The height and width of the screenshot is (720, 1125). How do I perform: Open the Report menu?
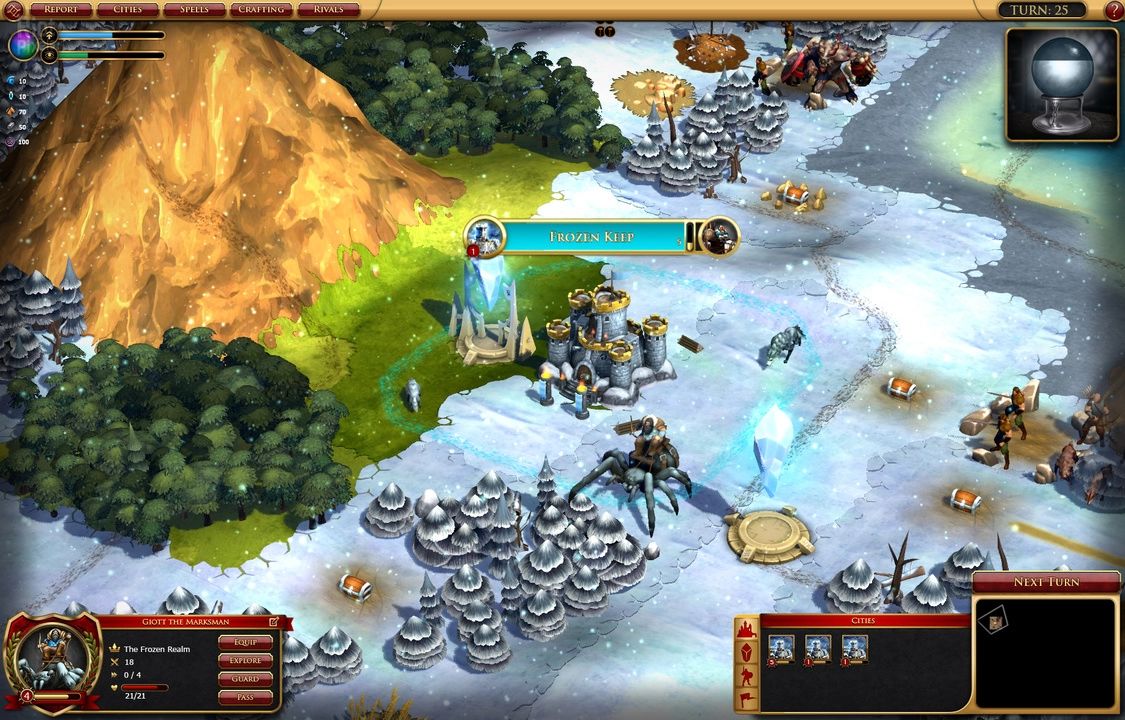pyautogui.click(x=61, y=10)
